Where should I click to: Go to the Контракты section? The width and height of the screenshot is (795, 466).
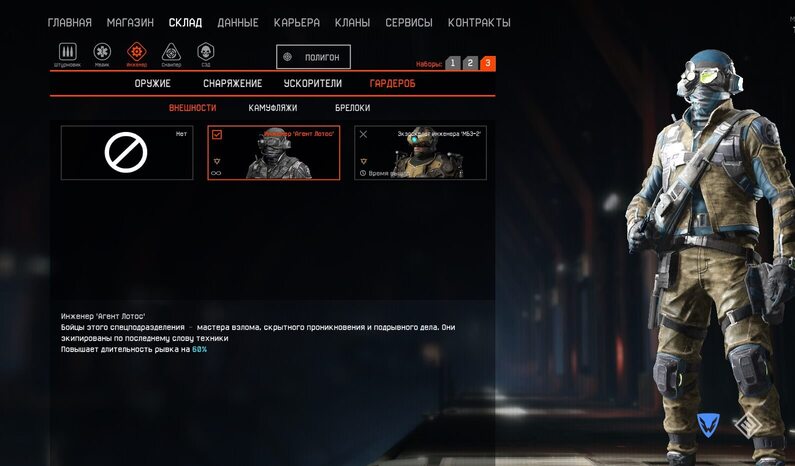point(479,22)
